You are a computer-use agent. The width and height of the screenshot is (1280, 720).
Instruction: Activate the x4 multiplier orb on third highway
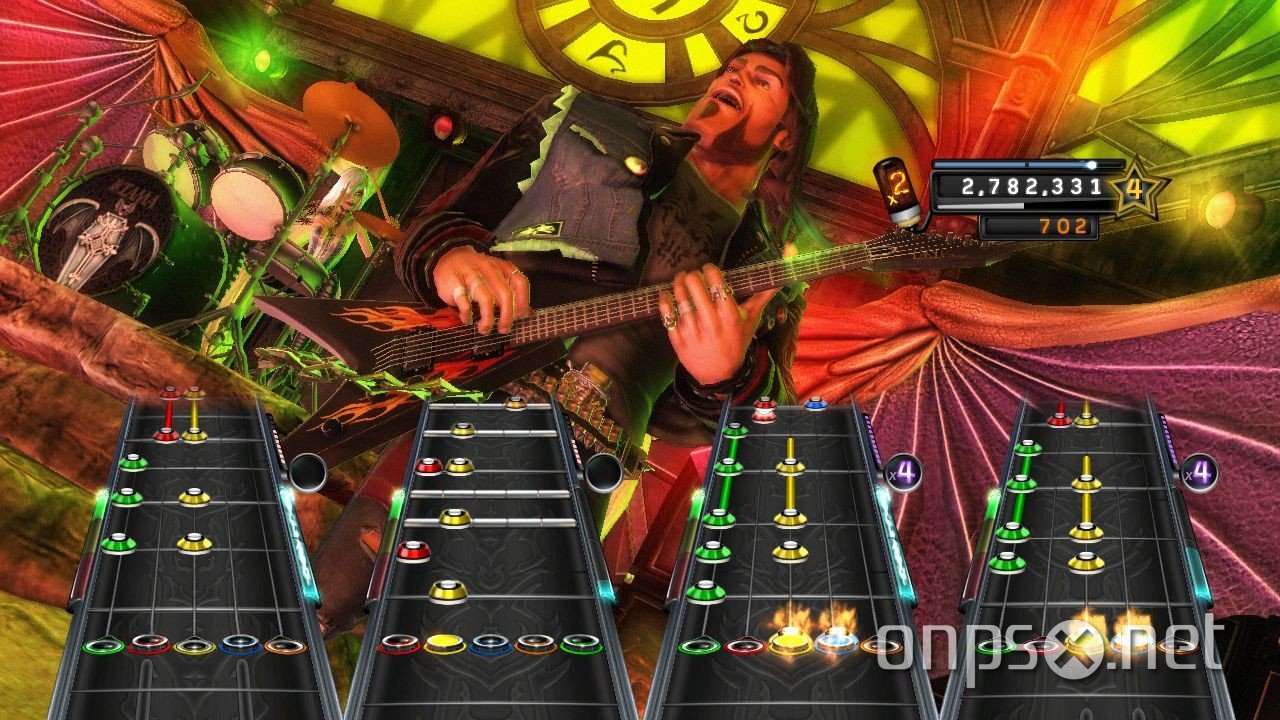pos(905,472)
